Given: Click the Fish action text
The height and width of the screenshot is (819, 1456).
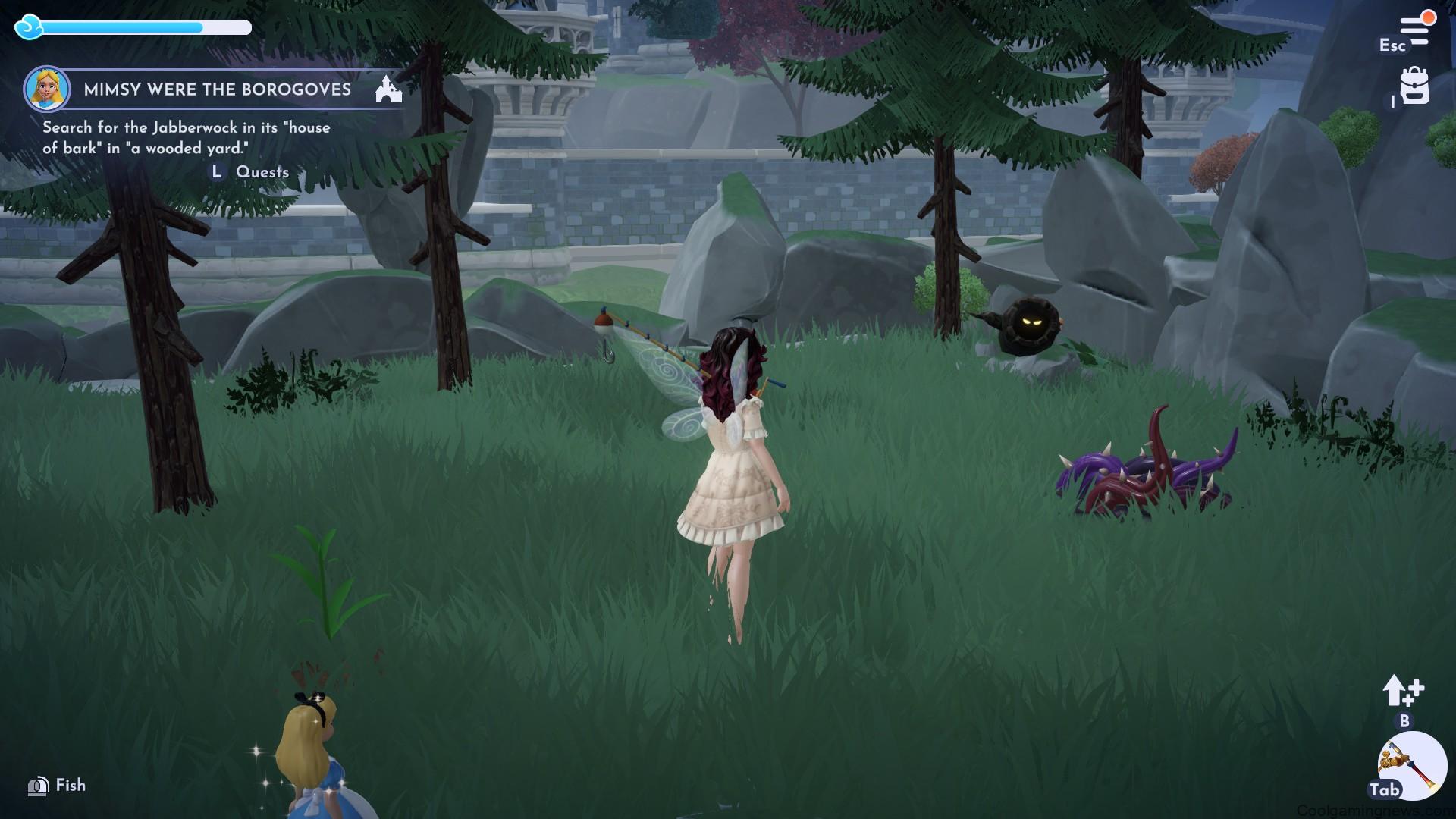Looking at the screenshot, I should [68, 786].
